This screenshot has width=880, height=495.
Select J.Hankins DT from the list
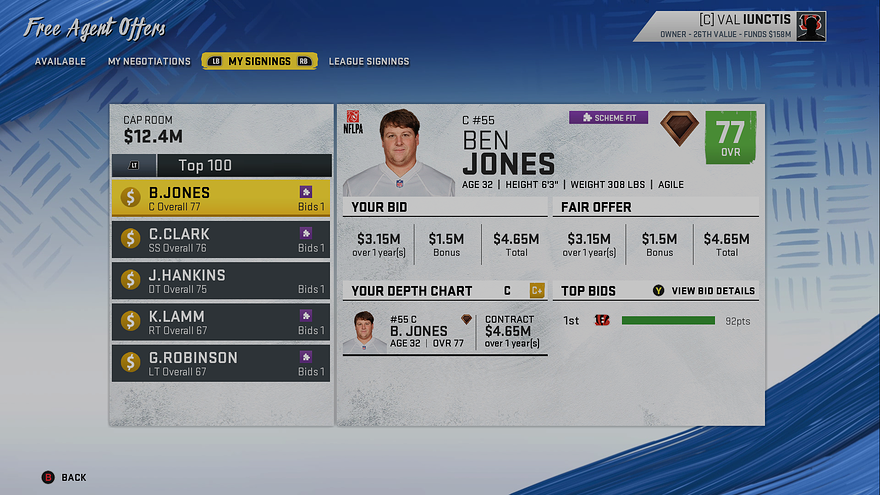221,281
